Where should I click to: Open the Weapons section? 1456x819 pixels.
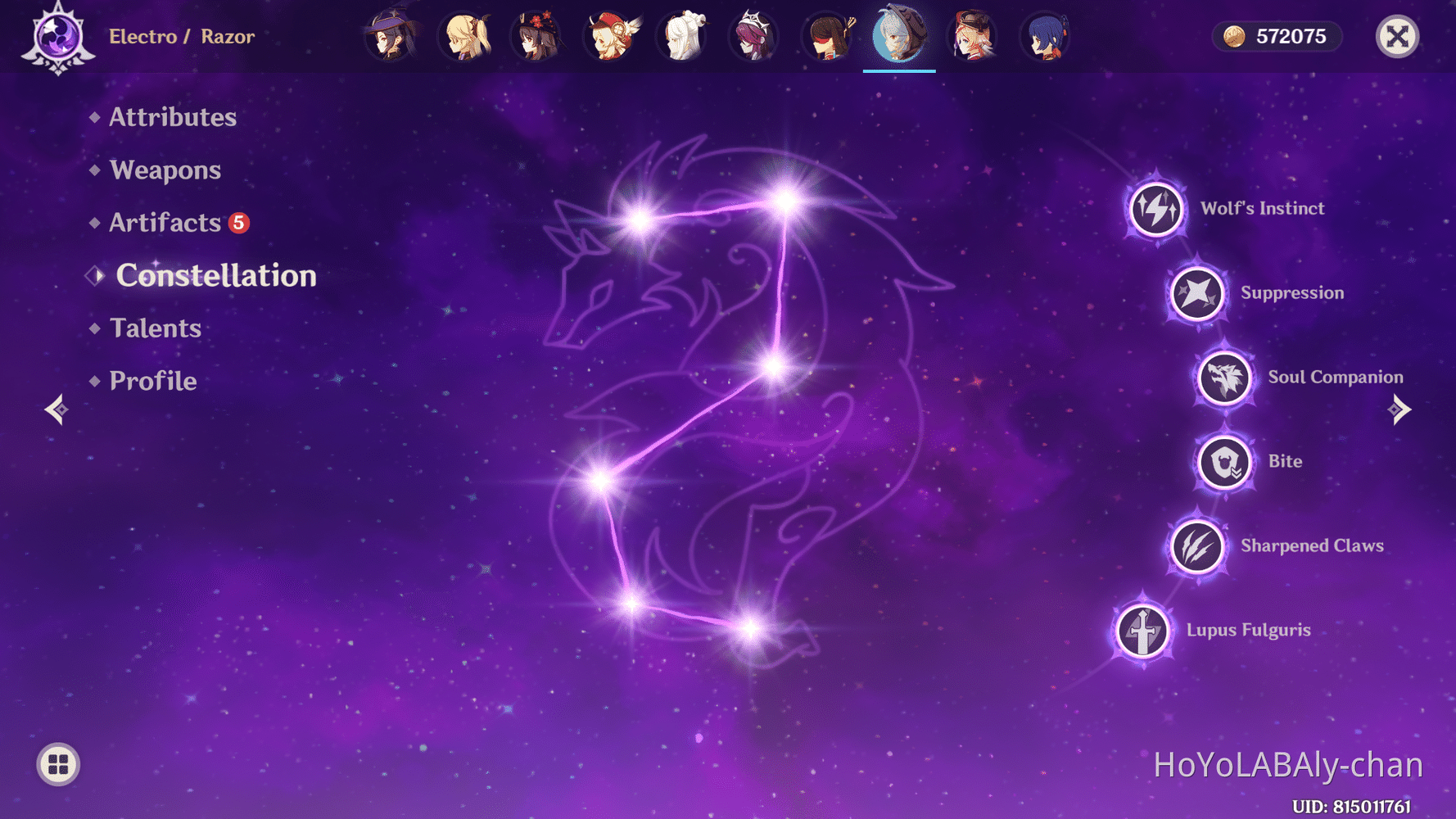(165, 170)
